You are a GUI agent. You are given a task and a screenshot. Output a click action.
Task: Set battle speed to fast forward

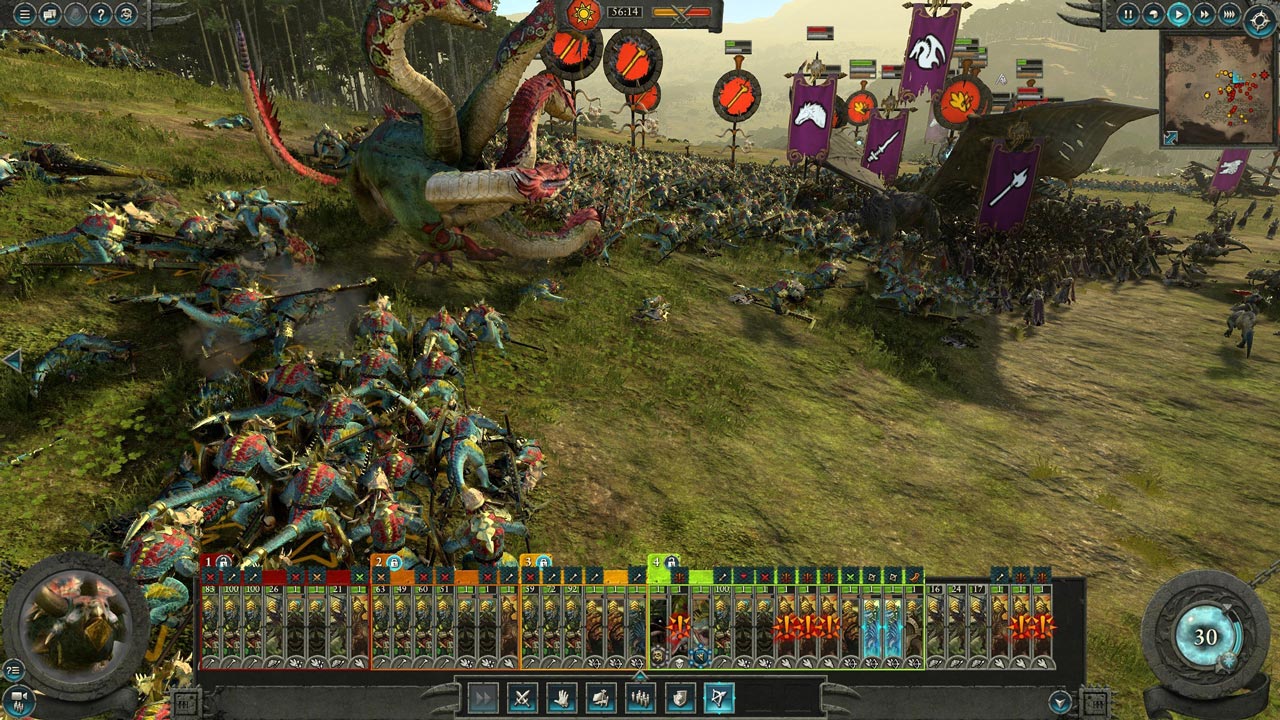coord(1205,14)
